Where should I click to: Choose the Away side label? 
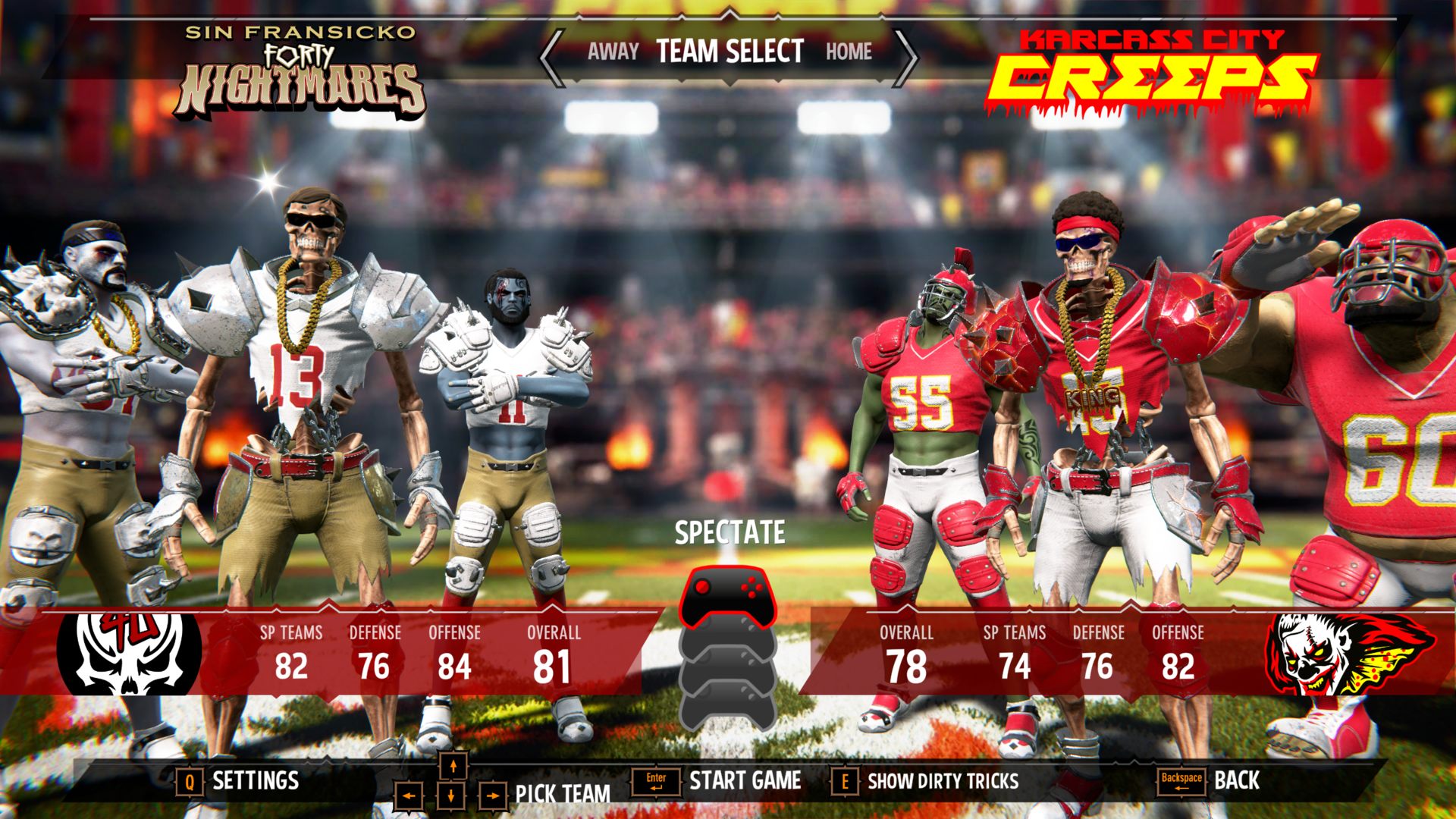(x=613, y=52)
